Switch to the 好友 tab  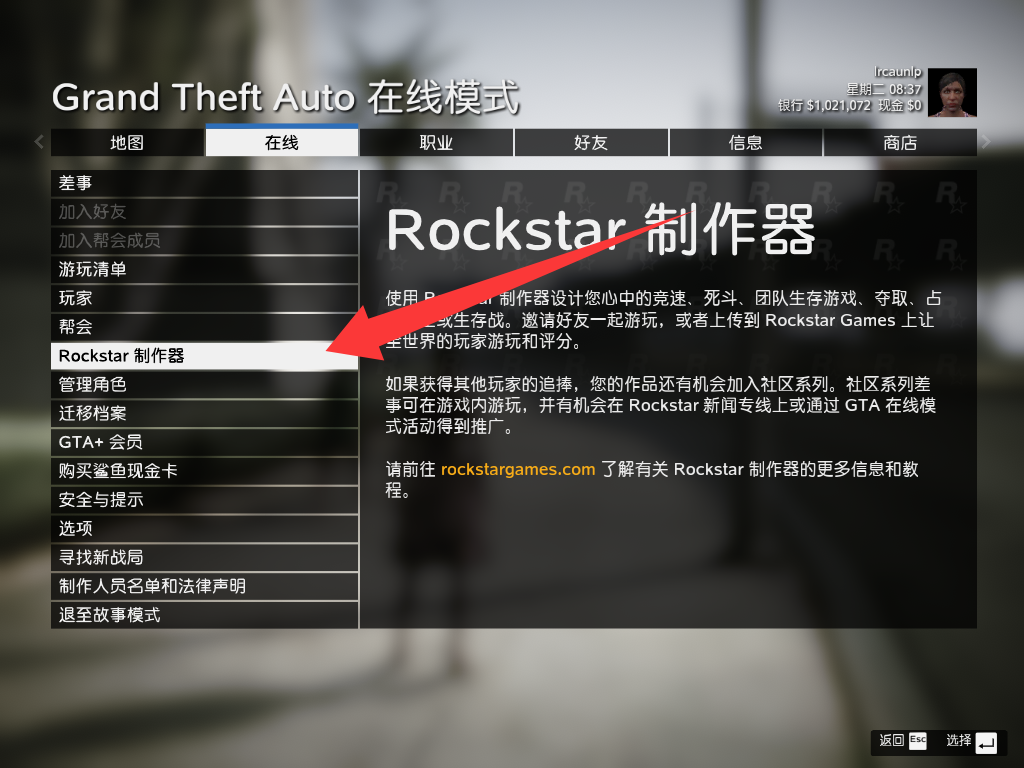coord(591,143)
